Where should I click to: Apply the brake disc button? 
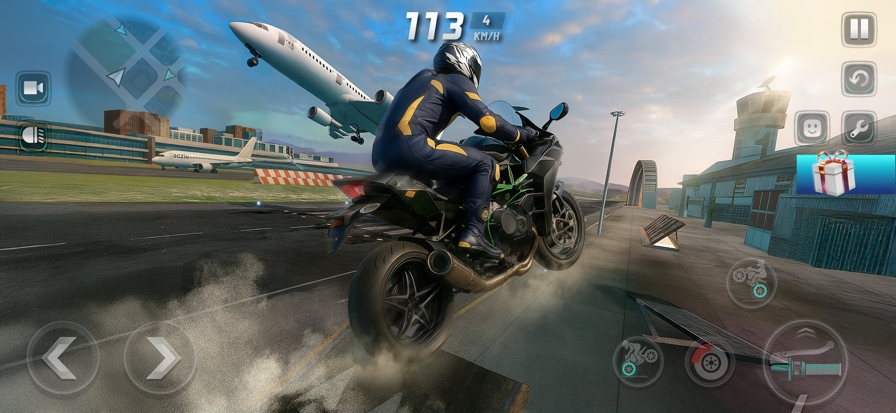pos(710,361)
